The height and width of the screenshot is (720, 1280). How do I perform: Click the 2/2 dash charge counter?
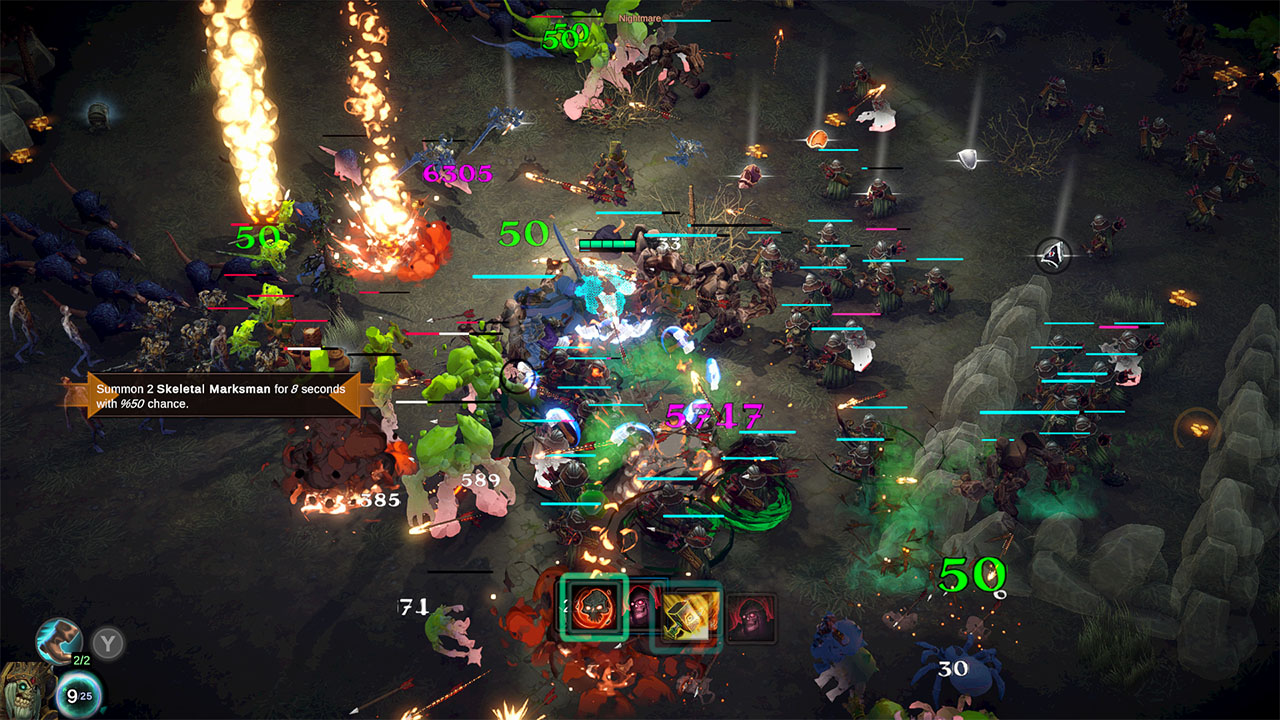pyautogui.click(x=82, y=660)
